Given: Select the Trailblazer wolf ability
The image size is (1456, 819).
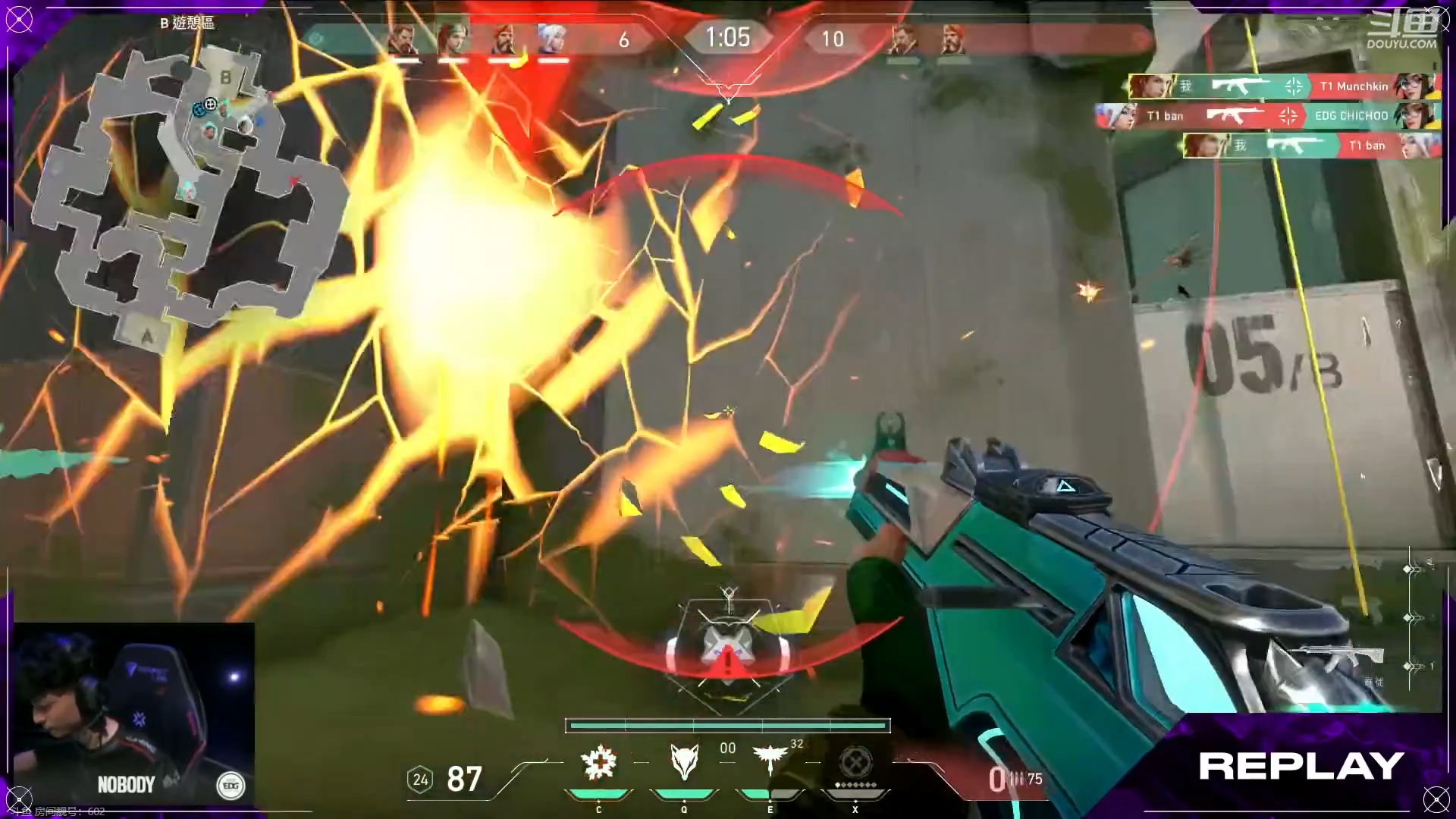Looking at the screenshot, I should coord(684,761).
